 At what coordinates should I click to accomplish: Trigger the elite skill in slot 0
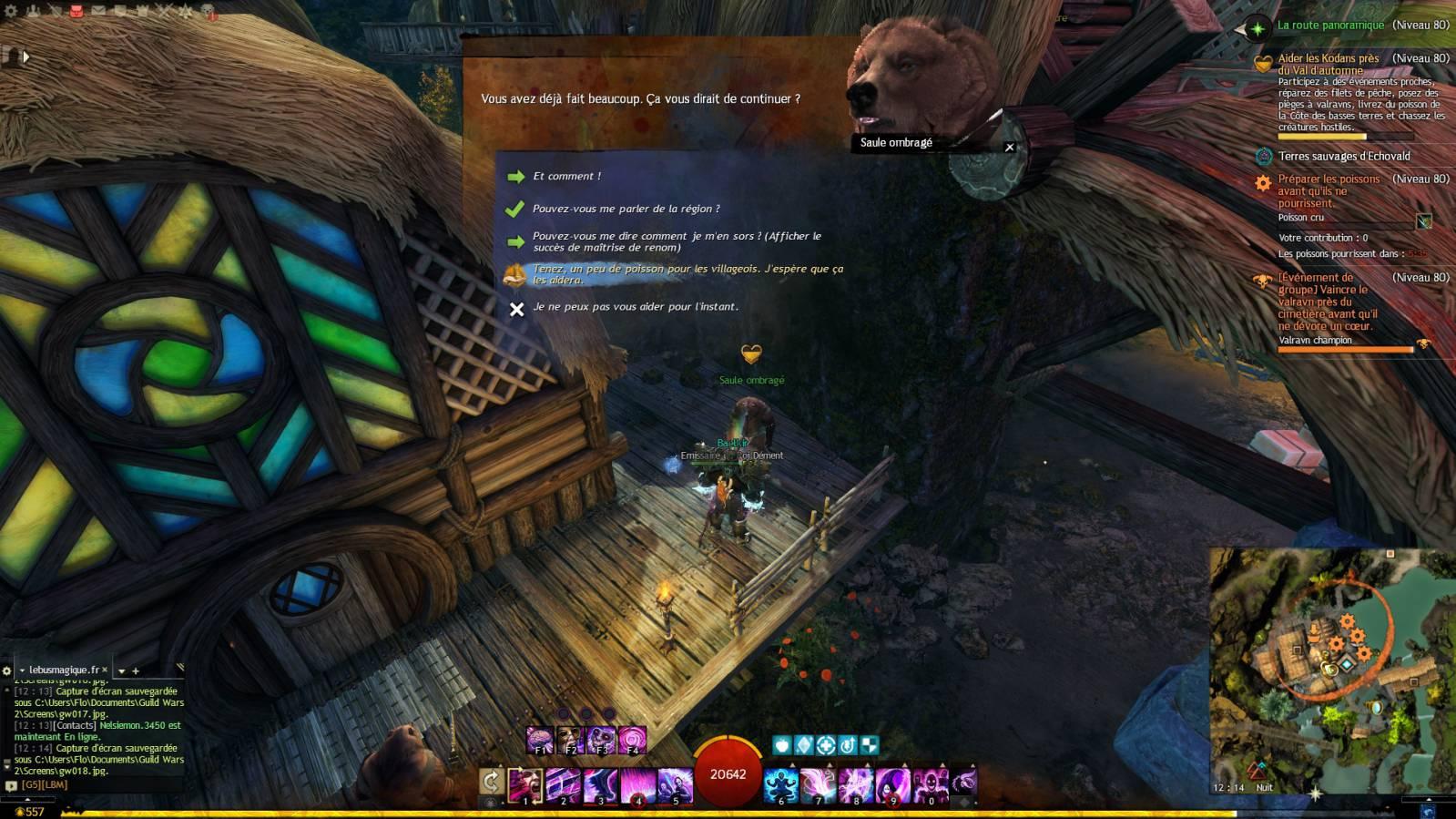point(932,784)
